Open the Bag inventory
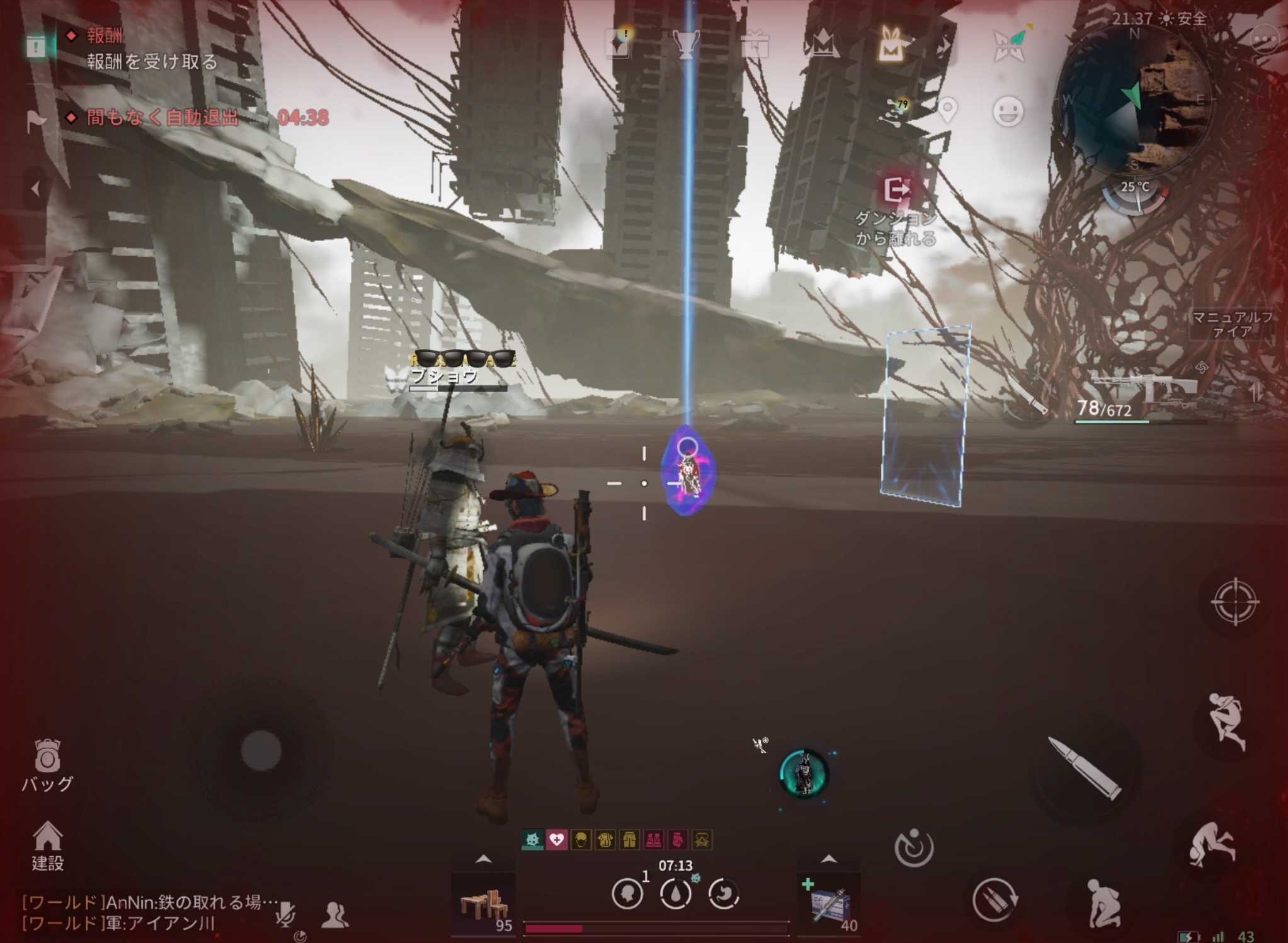Image resolution: width=1288 pixels, height=943 pixels. pos(47,764)
